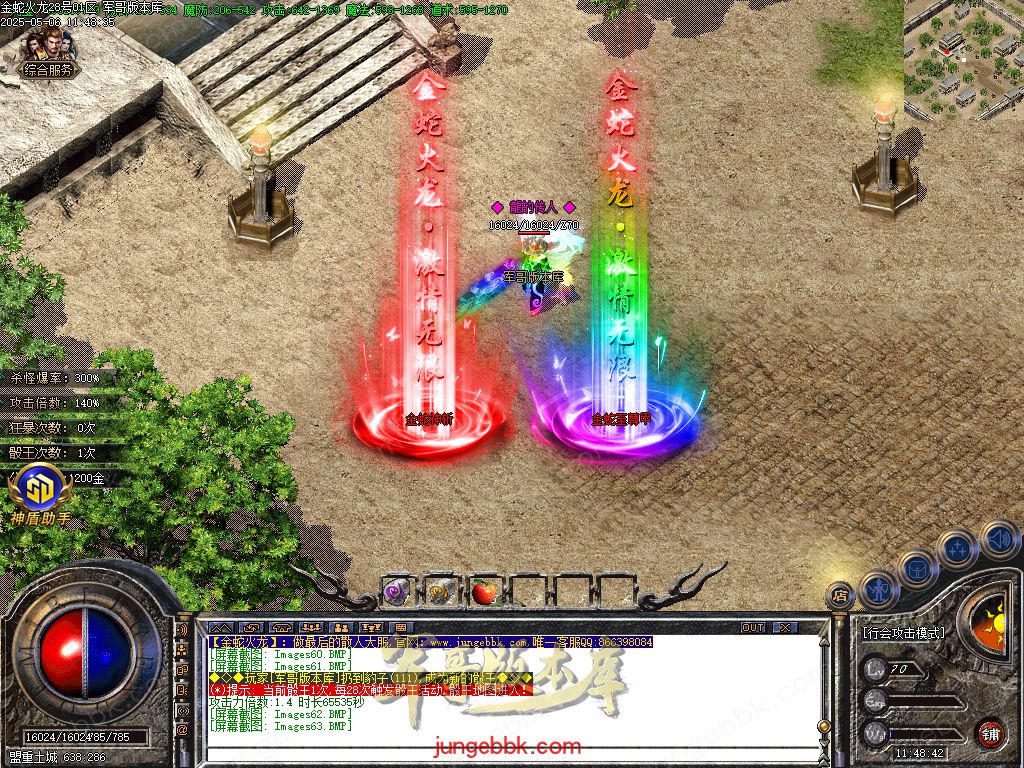The height and width of the screenshot is (768, 1024).
Task: Use the red apple in the hotbar
Action: [484, 592]
